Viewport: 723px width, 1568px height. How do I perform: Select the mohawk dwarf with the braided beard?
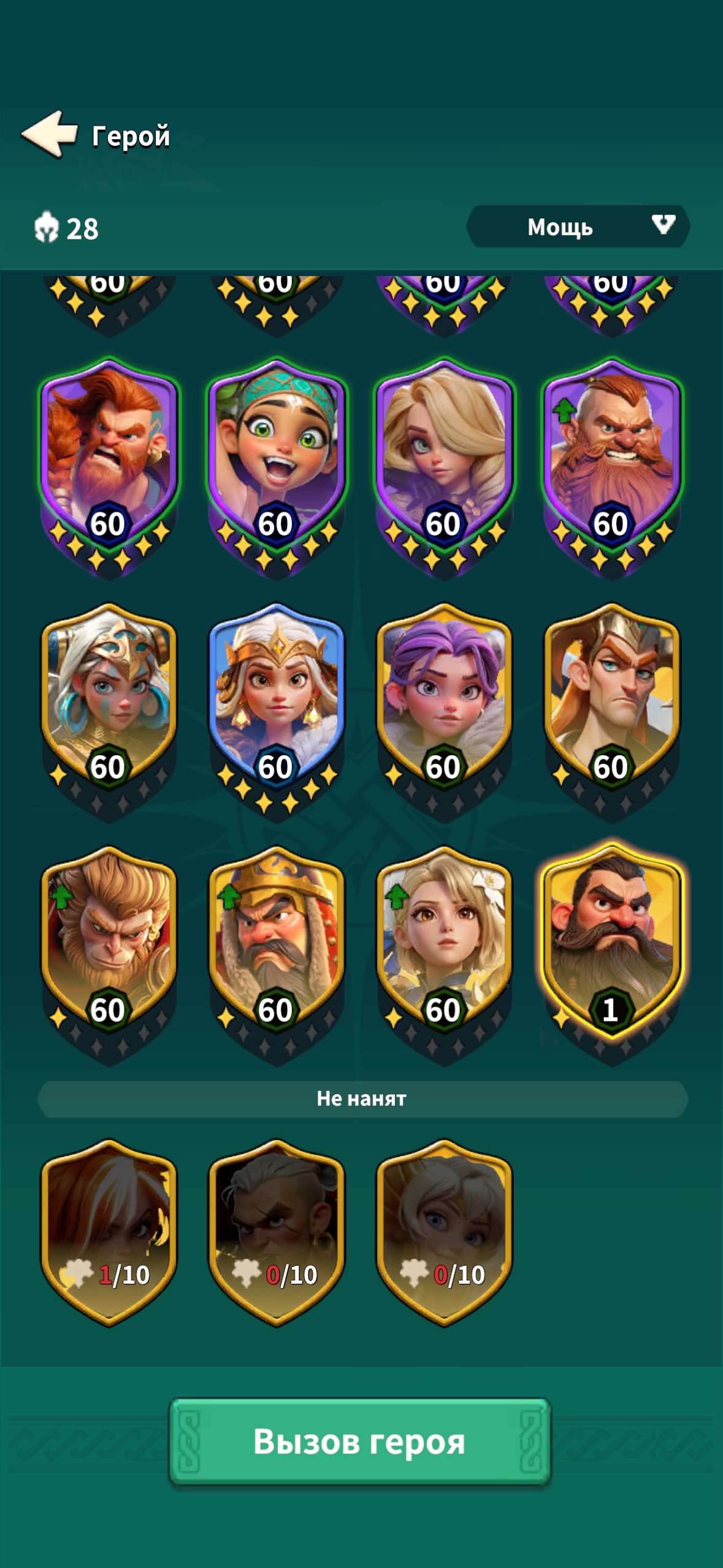pos(612,454)
